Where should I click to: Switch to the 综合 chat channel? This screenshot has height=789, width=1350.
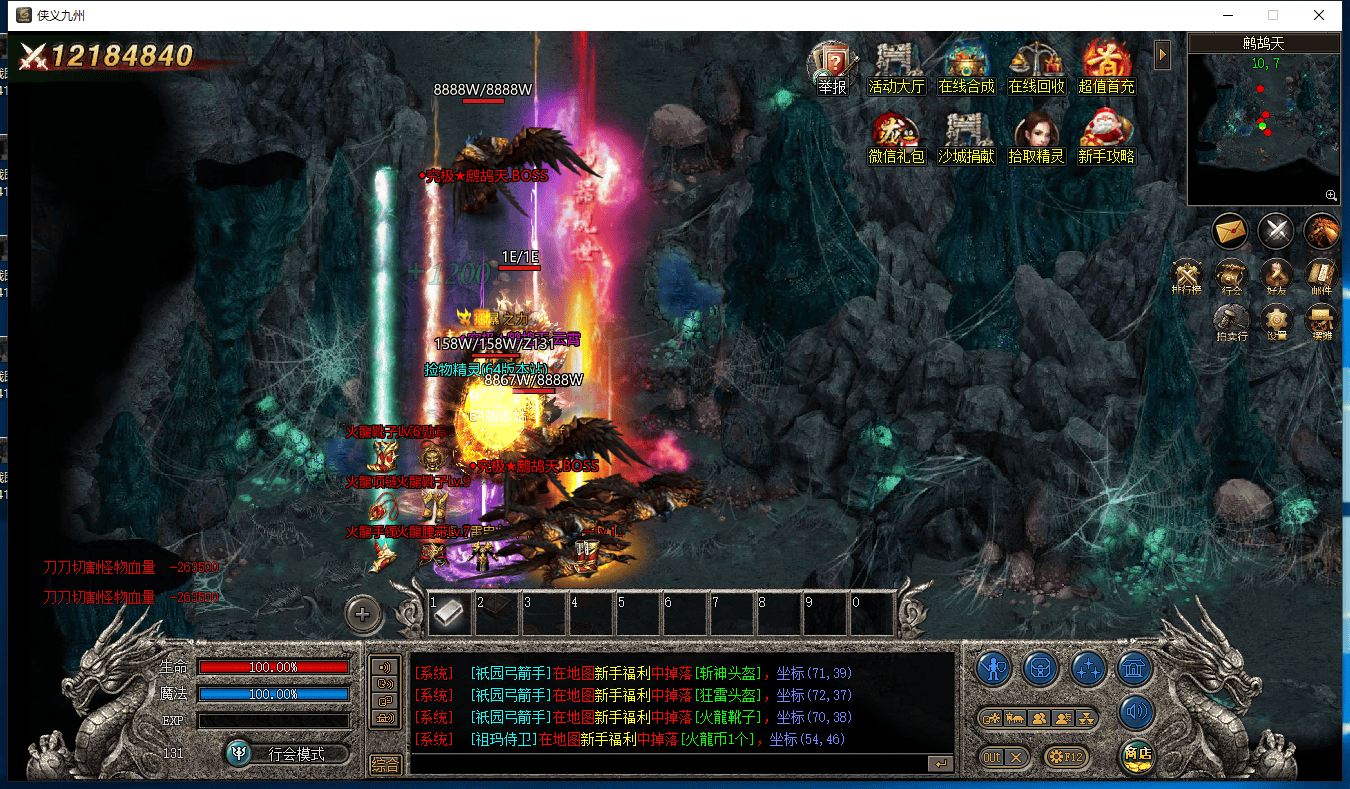tap(385, 764)
